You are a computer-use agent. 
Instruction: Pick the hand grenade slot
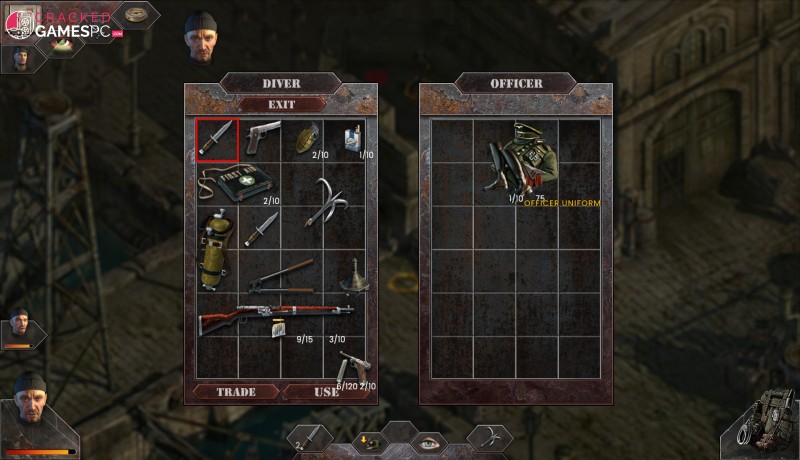pos(304,139)
